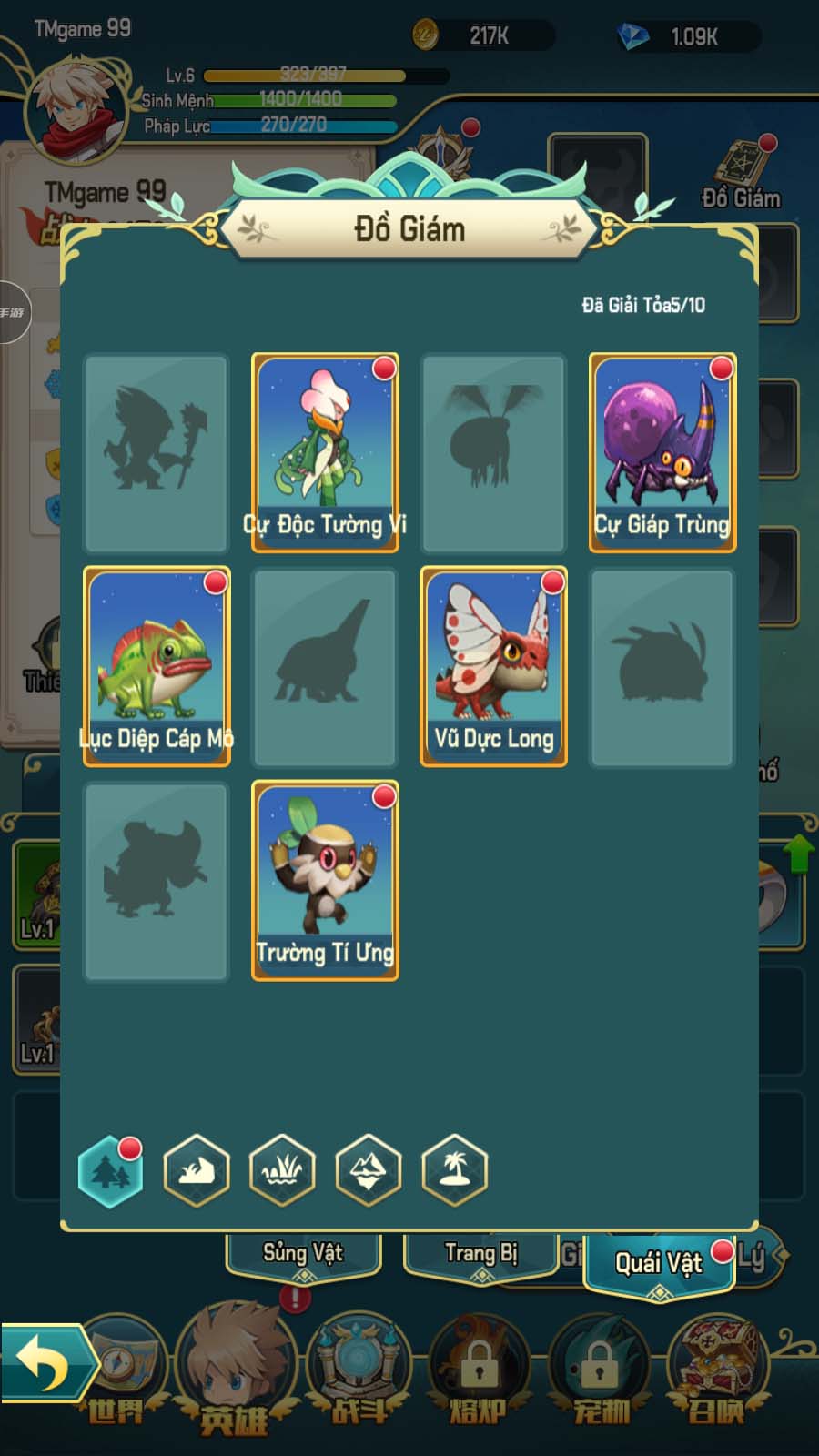Open the Trang Bị tab

point(480,1255)
